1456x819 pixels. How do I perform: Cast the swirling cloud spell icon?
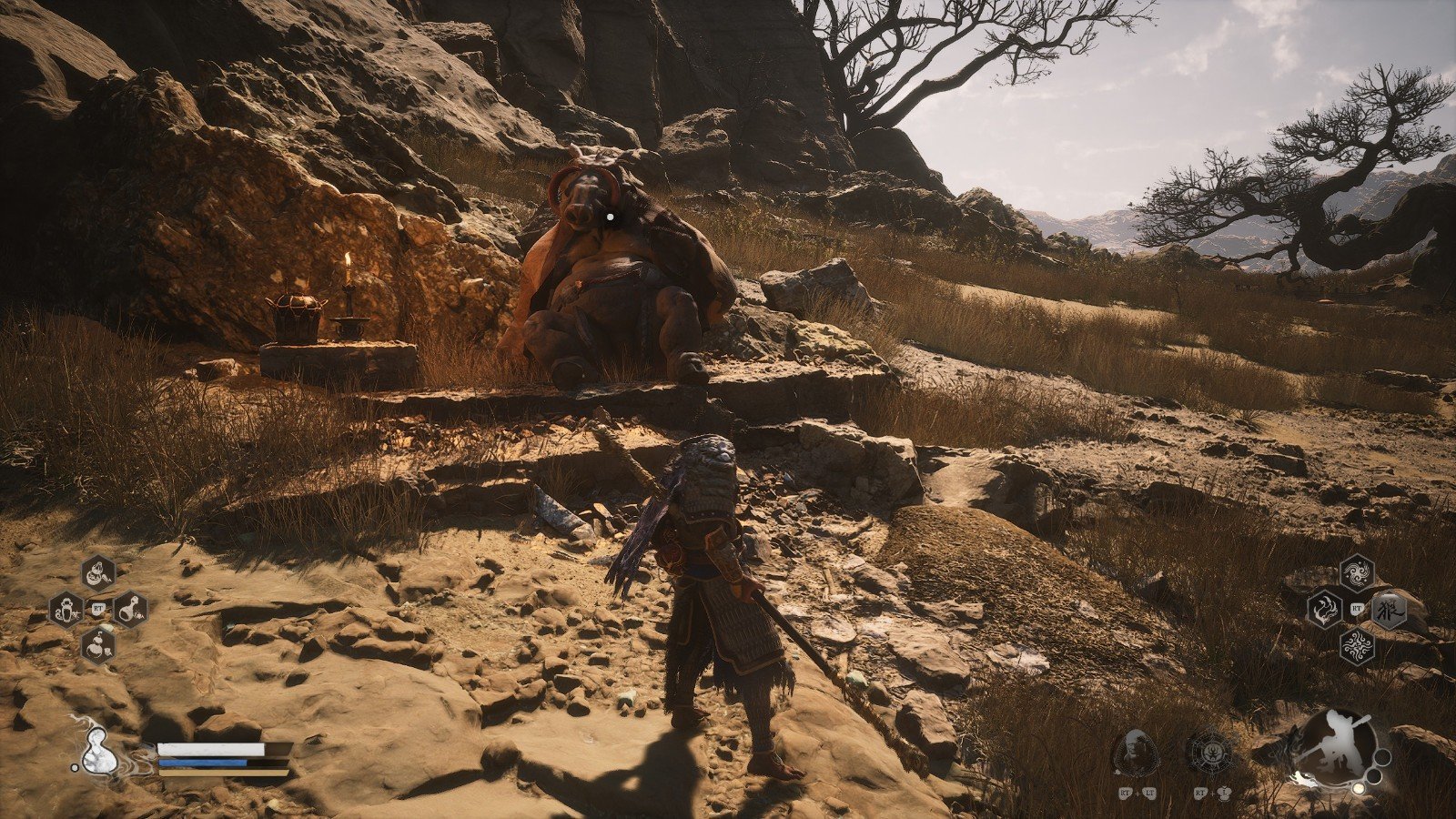1357,573
